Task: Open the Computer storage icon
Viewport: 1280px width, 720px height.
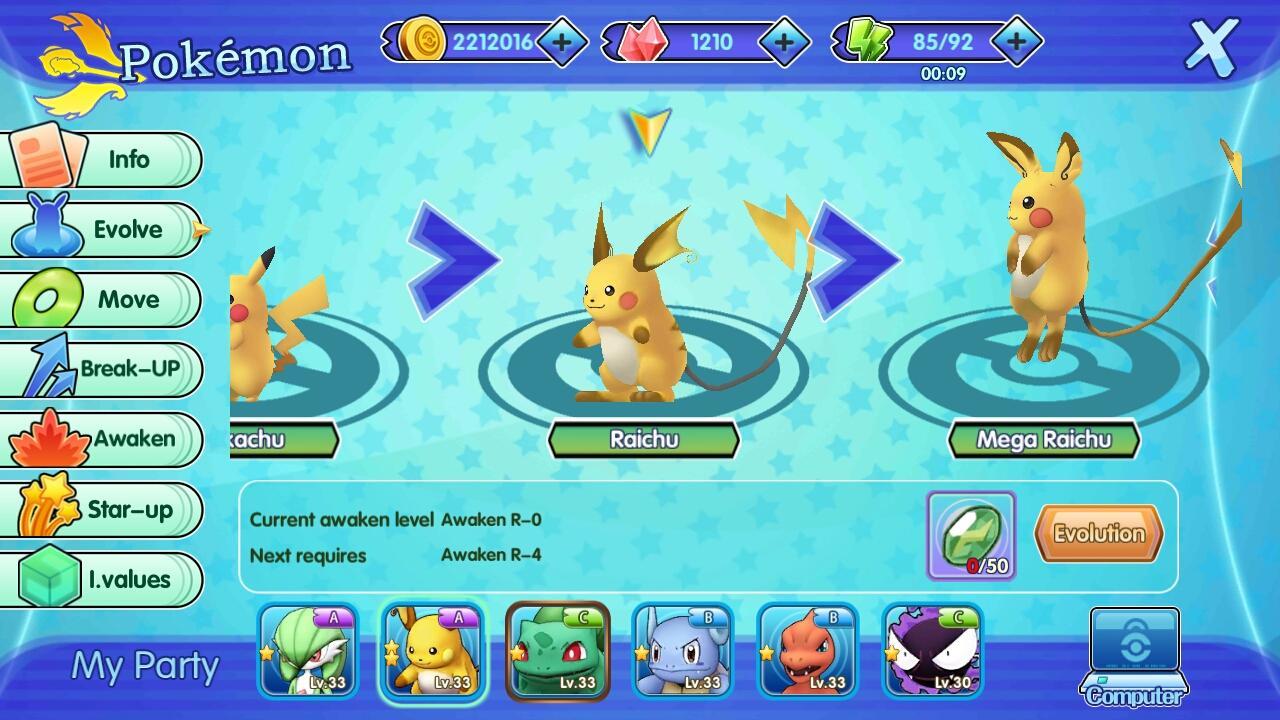Action: 1136,650
